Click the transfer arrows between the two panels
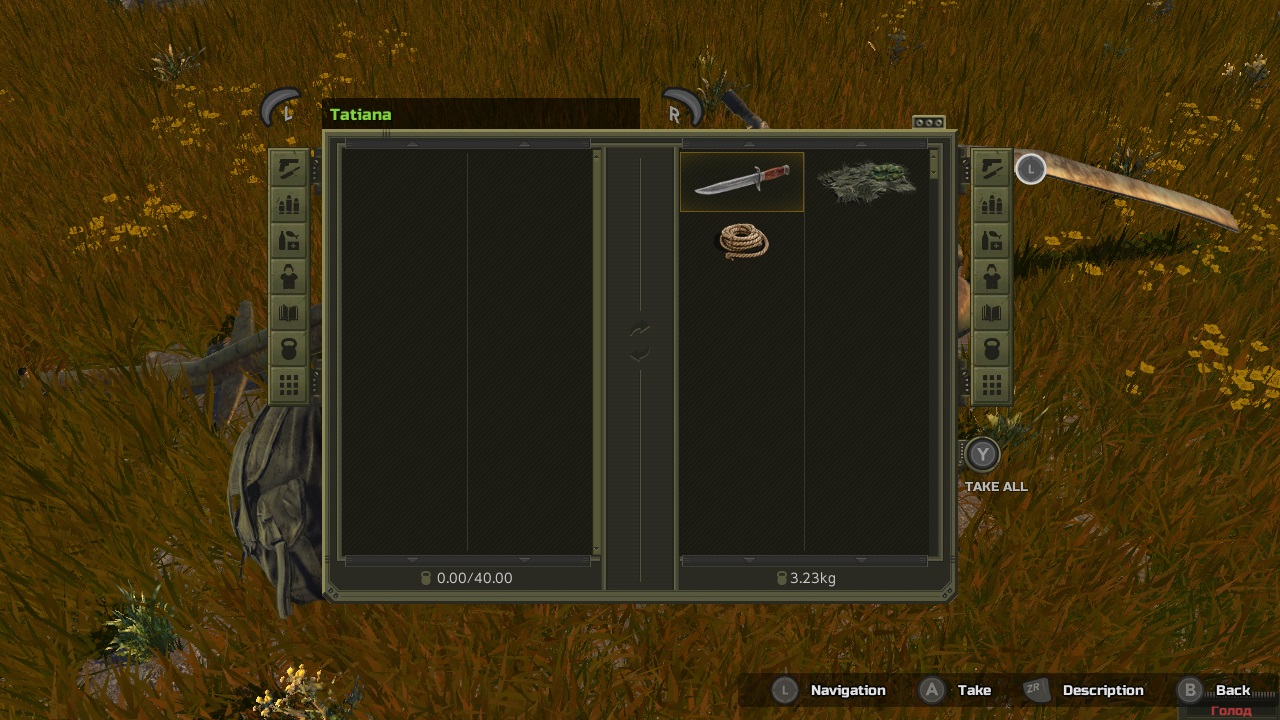The image size is (1280, 720). click(x=640, y=340)
